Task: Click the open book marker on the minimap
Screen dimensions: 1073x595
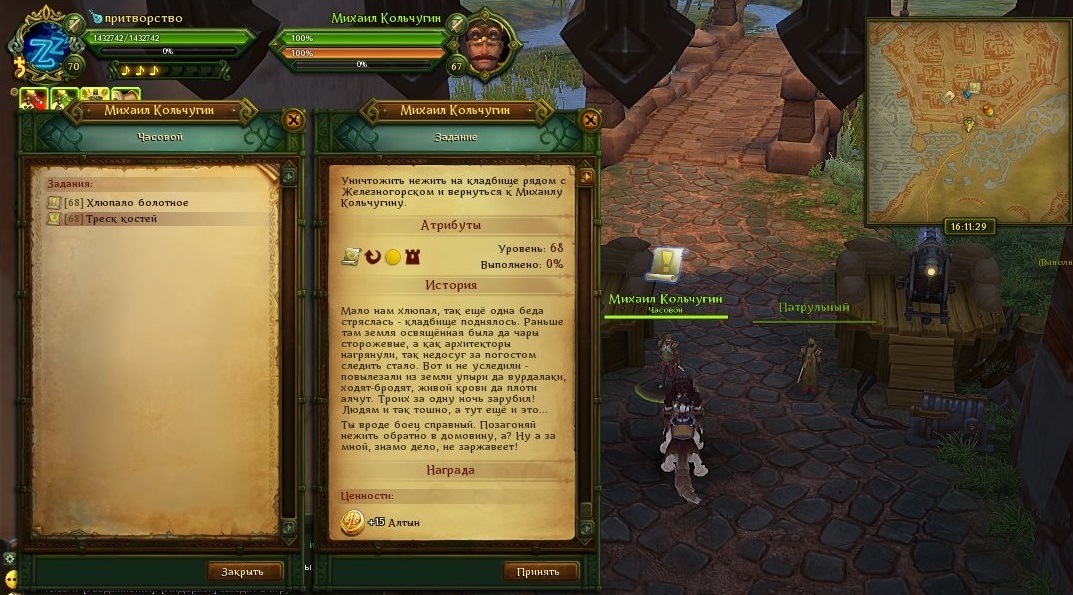Action: (973, 89)
